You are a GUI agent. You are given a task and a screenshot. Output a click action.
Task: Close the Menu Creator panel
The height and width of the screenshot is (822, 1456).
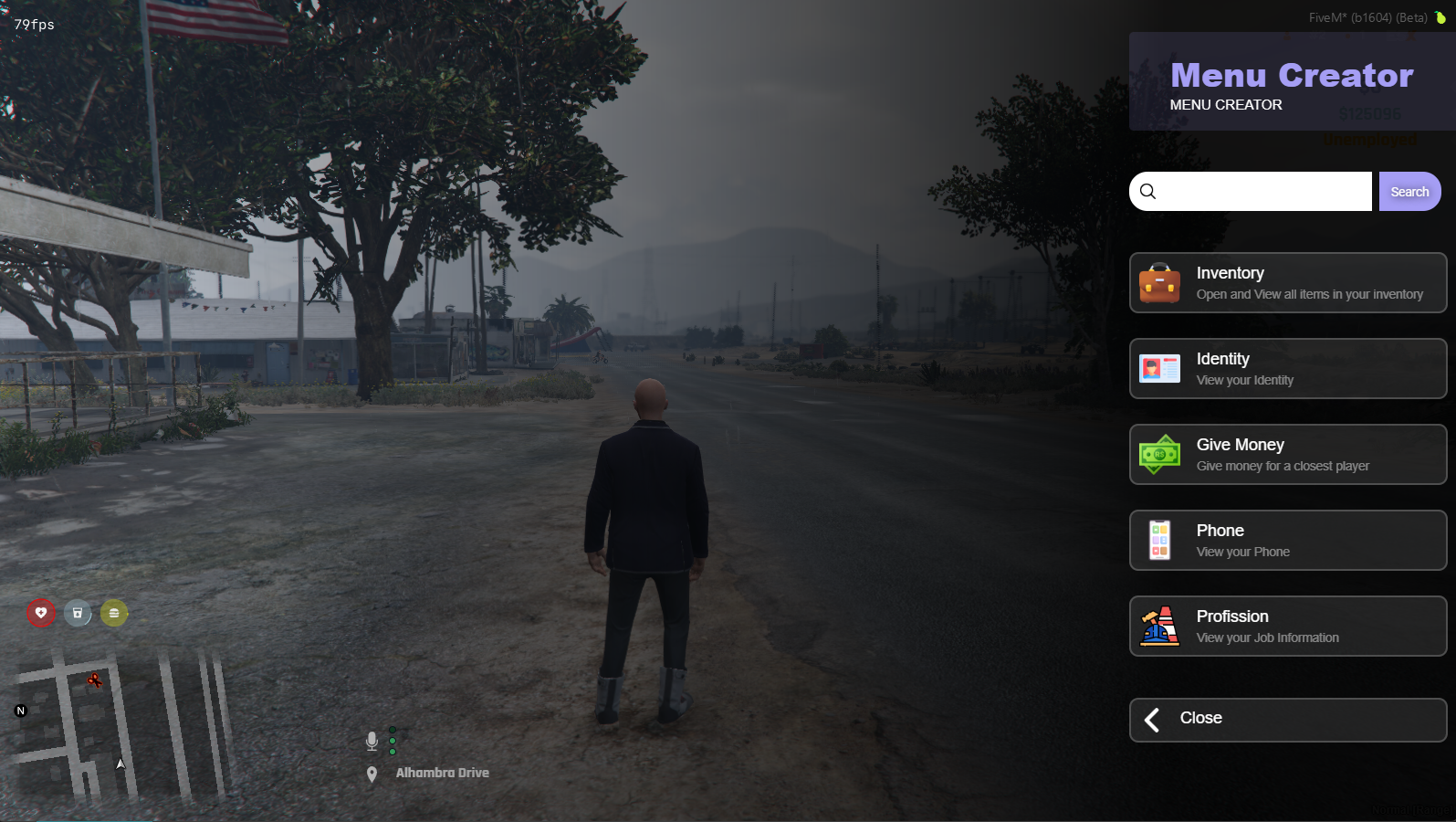pyautogui.click(x=1287, y=720)
